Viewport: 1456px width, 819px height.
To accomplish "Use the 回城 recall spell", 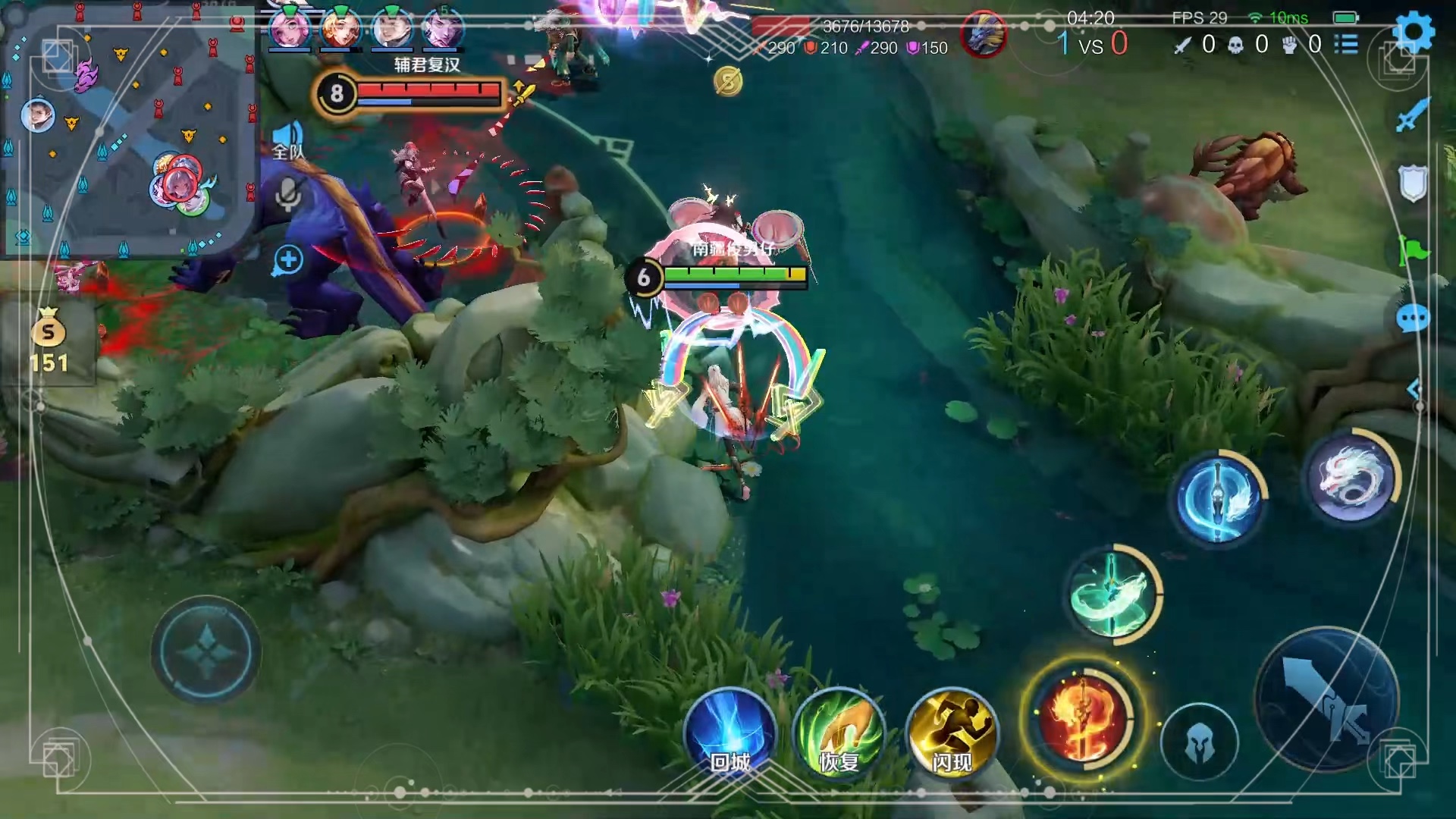I will 730,733.
